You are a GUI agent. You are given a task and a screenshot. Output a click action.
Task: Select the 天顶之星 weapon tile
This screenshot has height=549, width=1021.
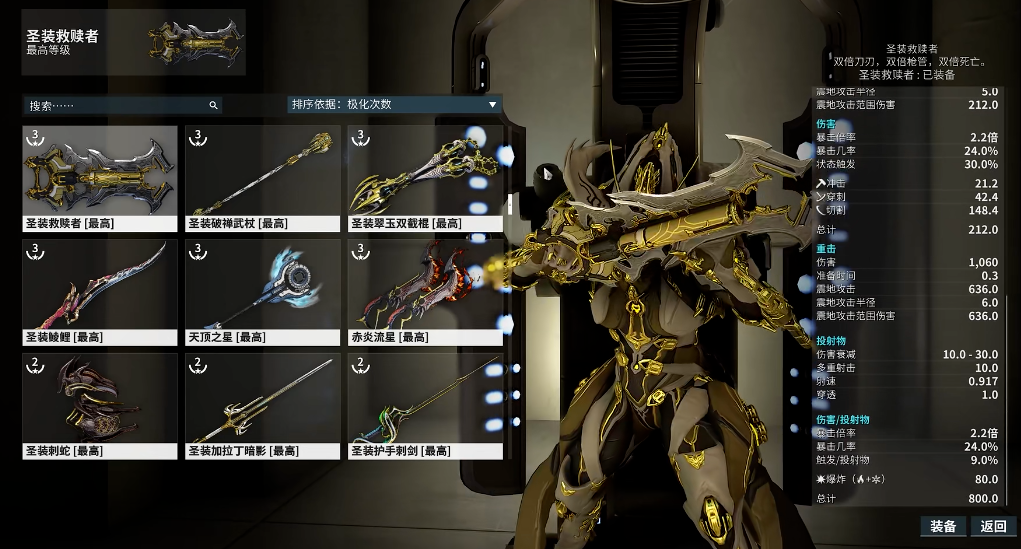tap(263, 292)
